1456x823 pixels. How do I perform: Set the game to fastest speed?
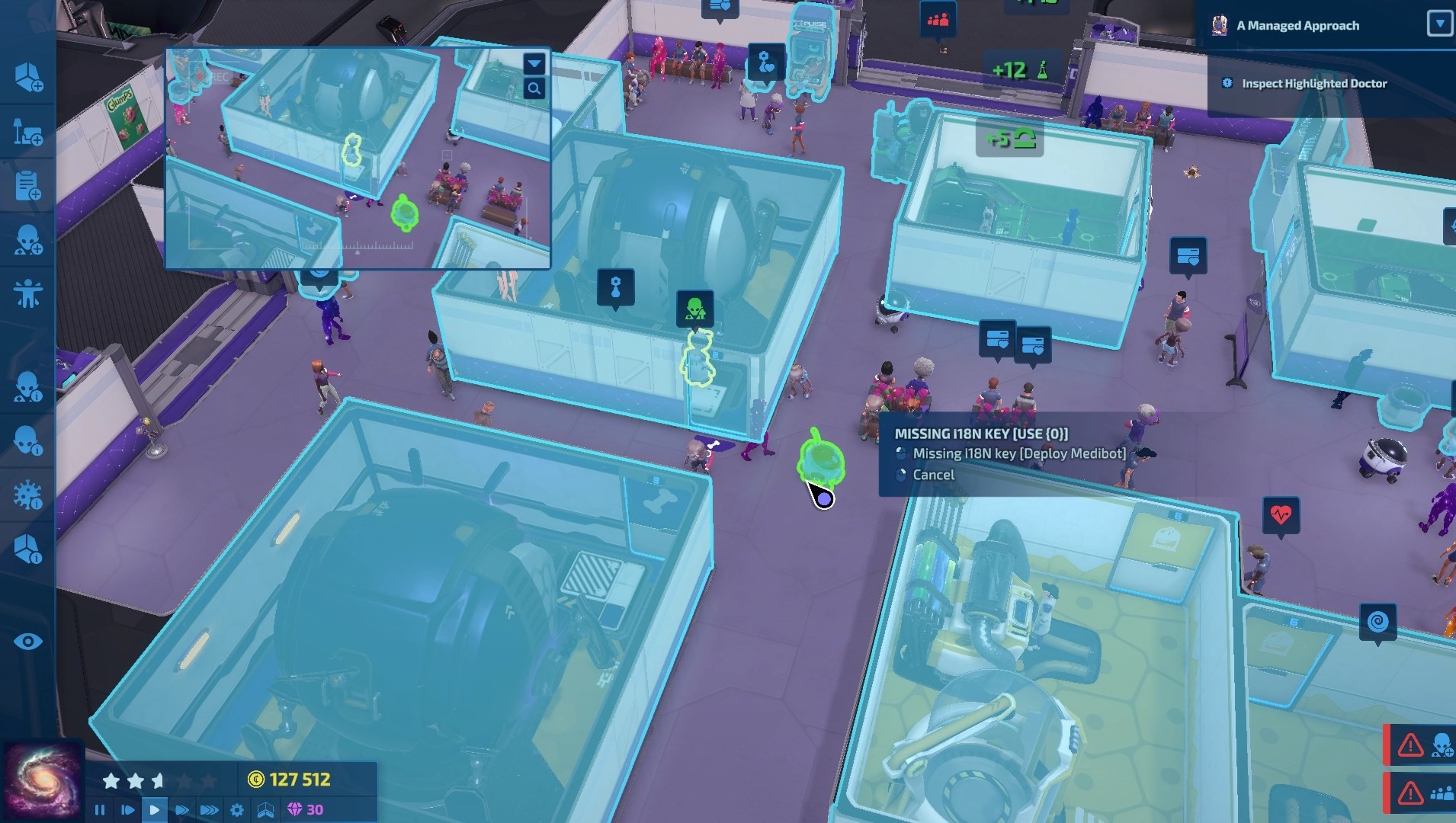(209, 810)
